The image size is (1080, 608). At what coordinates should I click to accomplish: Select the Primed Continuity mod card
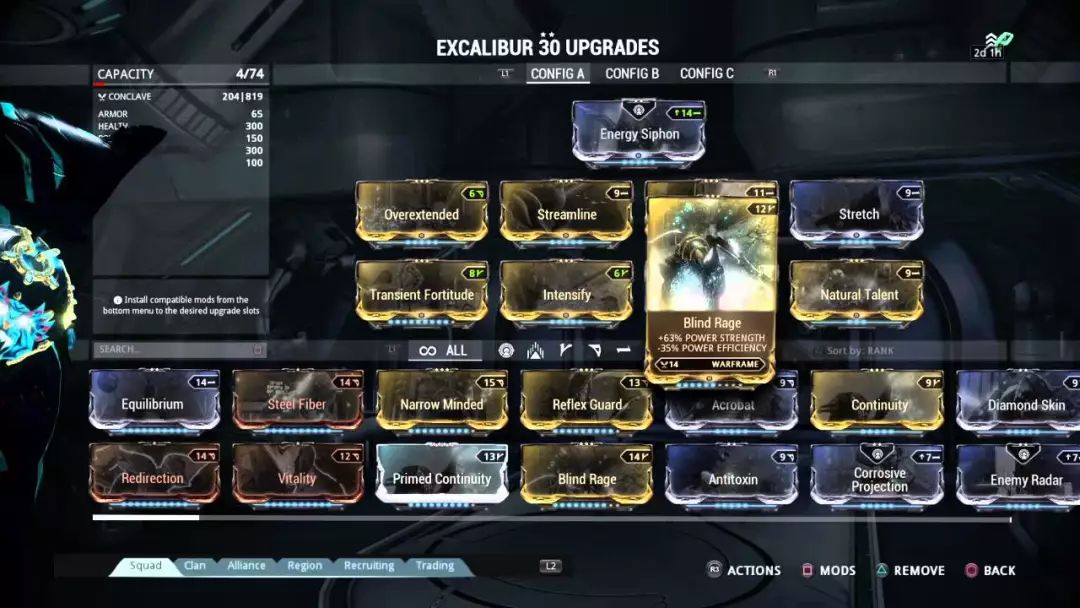pyautogui.click(x=441, y=477)
